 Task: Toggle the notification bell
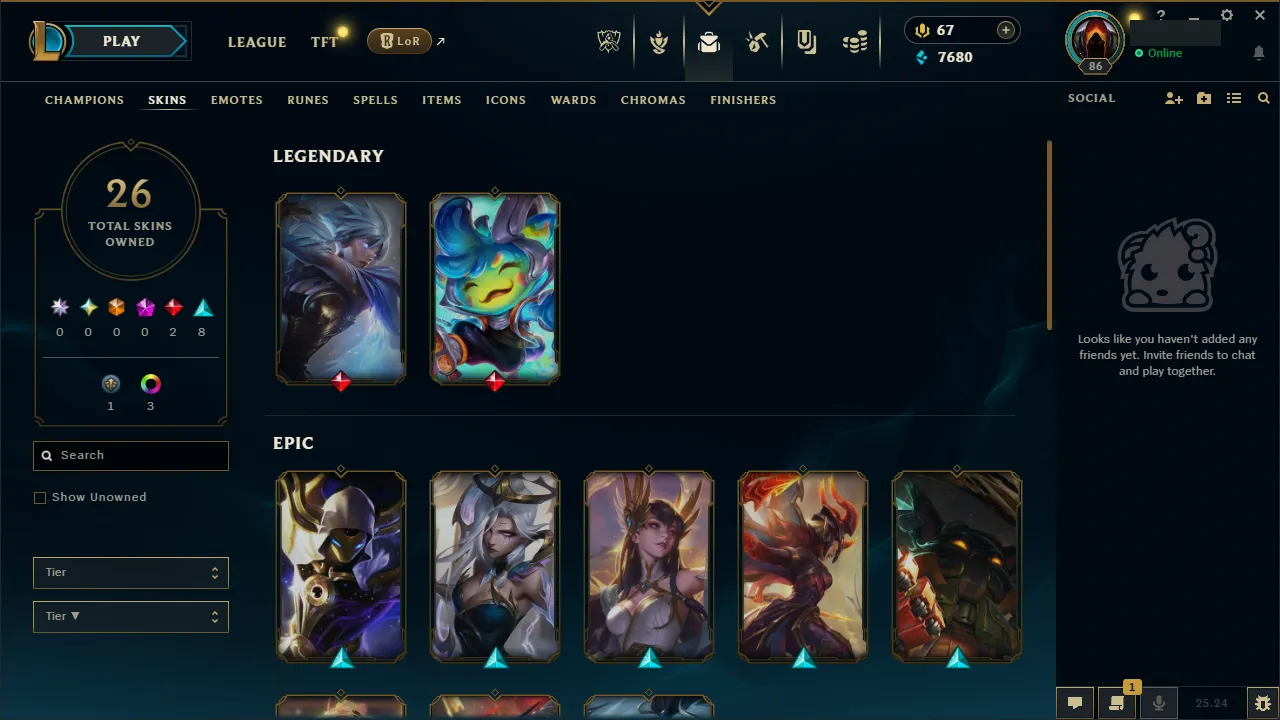tap(1259, 52)
